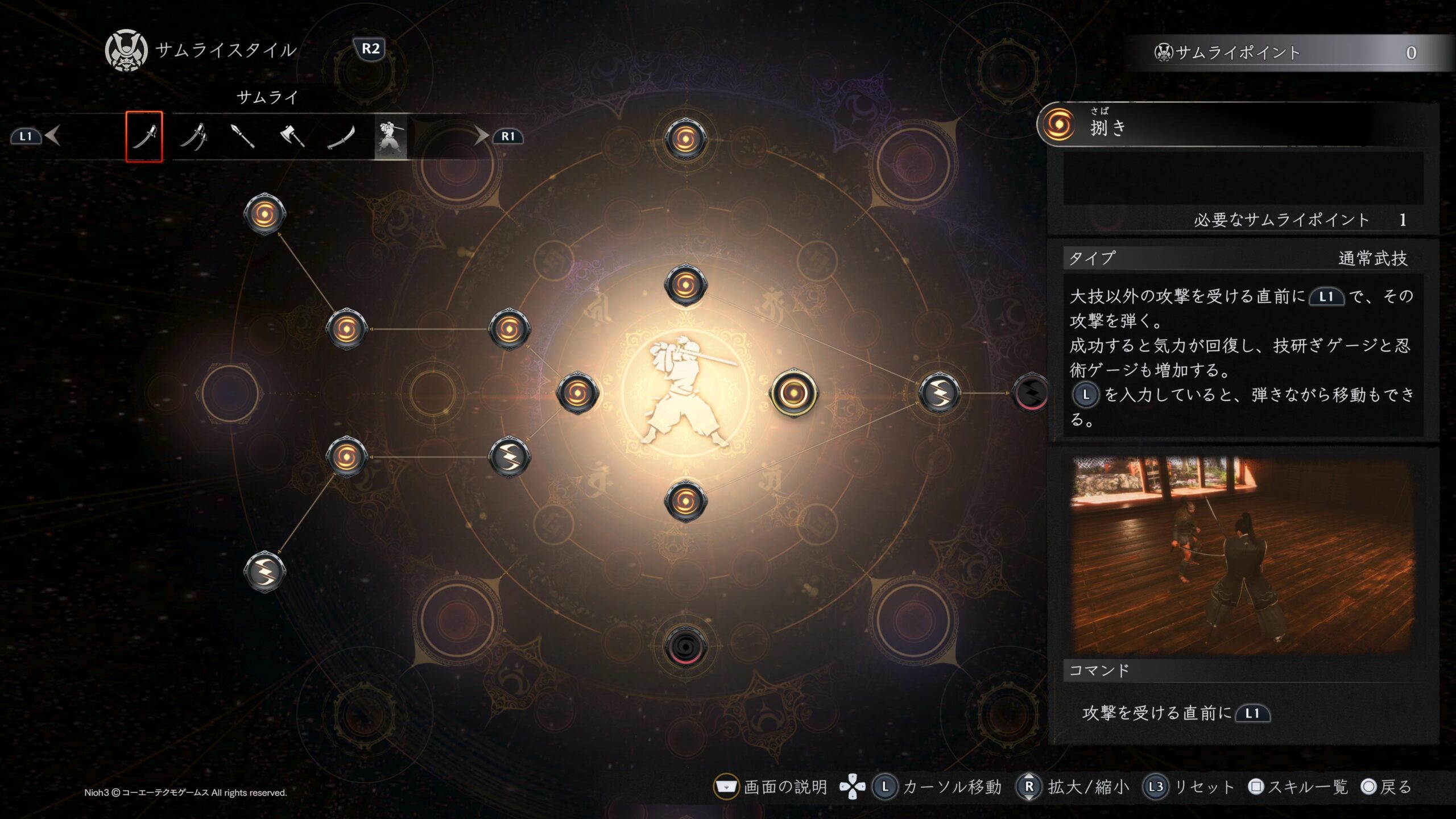
Task: Choose the axe weapon tab
Action: pos(292,136)
